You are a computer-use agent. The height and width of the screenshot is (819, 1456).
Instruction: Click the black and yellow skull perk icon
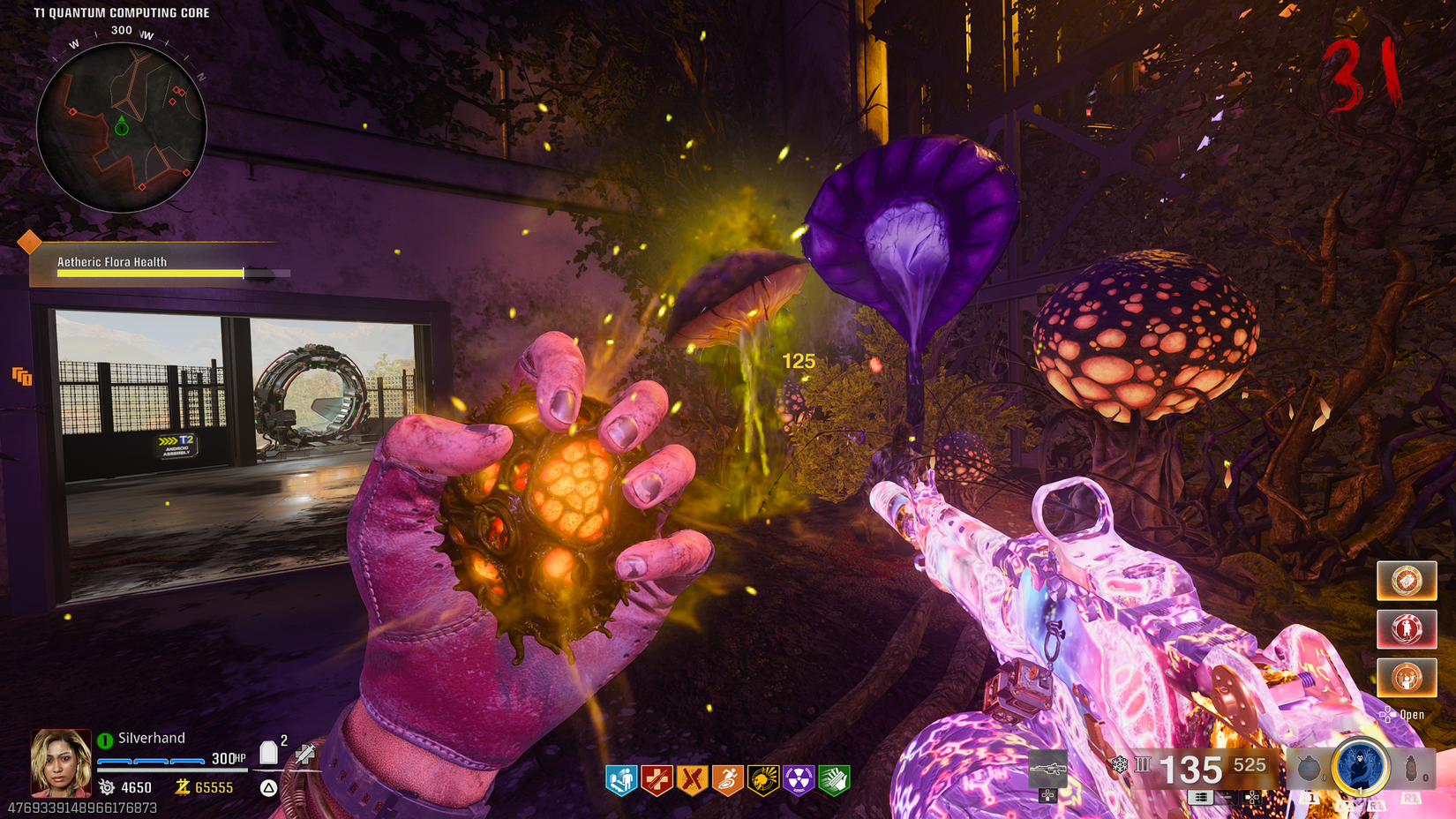click(x=763, y=780)
